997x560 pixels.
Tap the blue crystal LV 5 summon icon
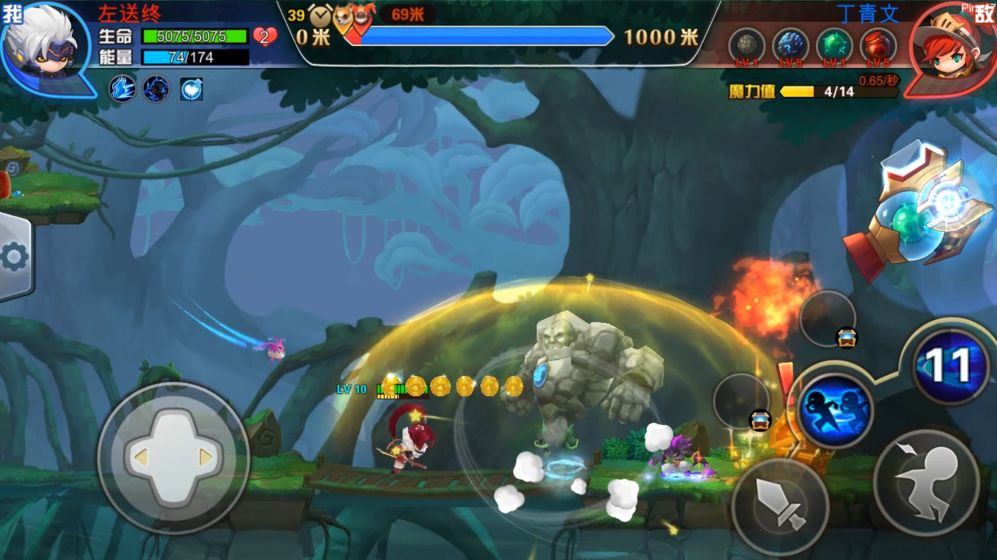click(790, 46)
